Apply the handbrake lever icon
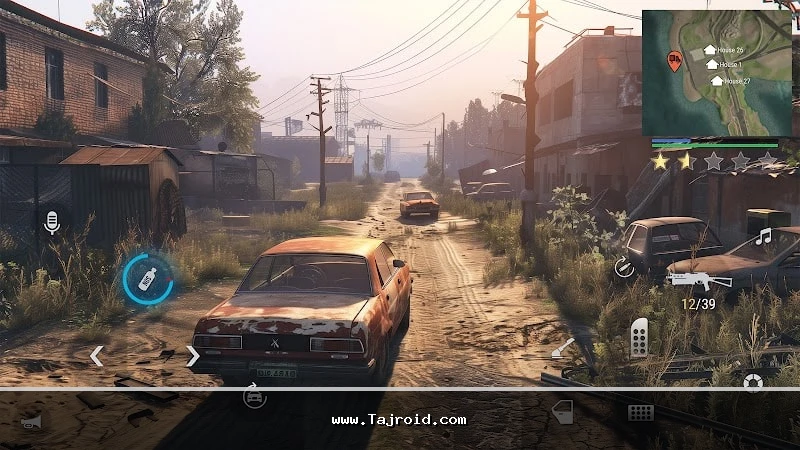The image size is (800, 450). (563, 349)
